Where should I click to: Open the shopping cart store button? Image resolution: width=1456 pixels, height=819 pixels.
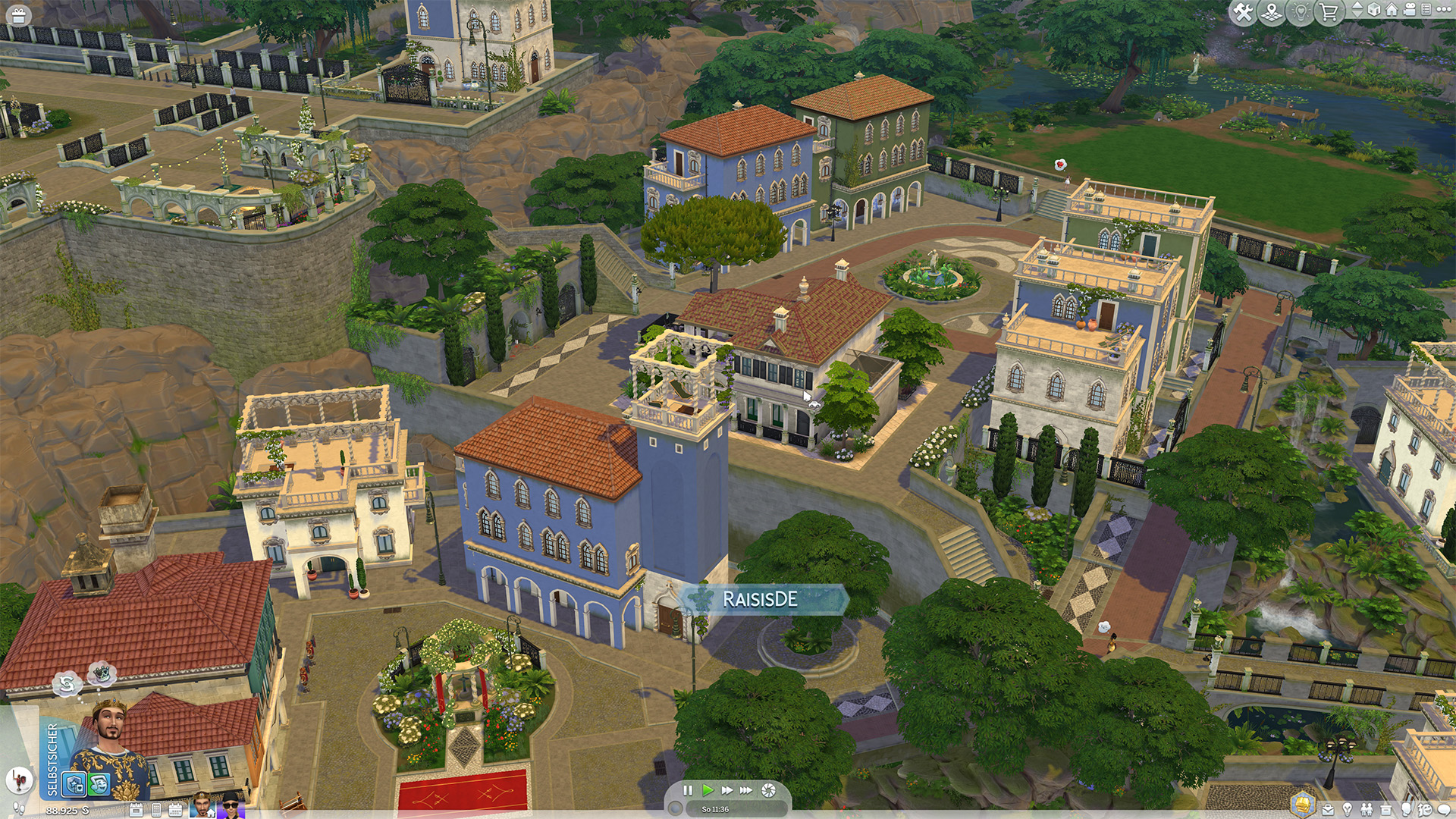pos(1329,12)
